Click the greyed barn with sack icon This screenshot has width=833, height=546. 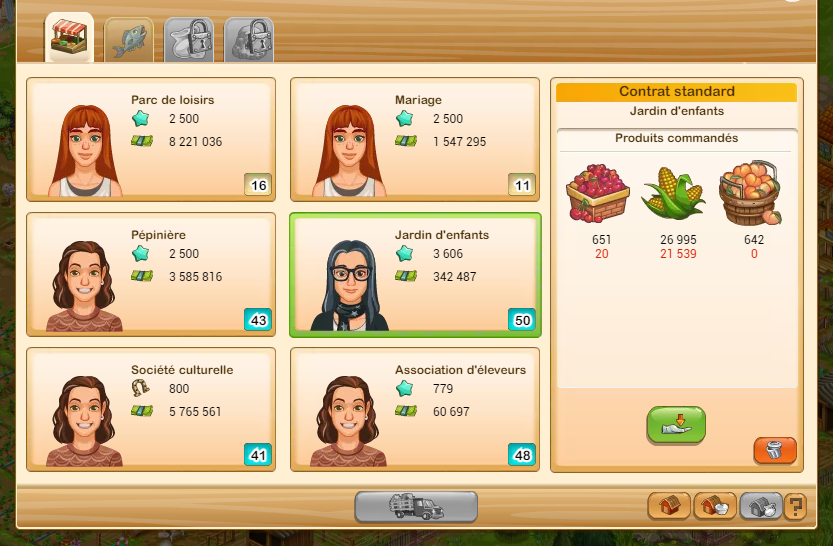point(759,506)
